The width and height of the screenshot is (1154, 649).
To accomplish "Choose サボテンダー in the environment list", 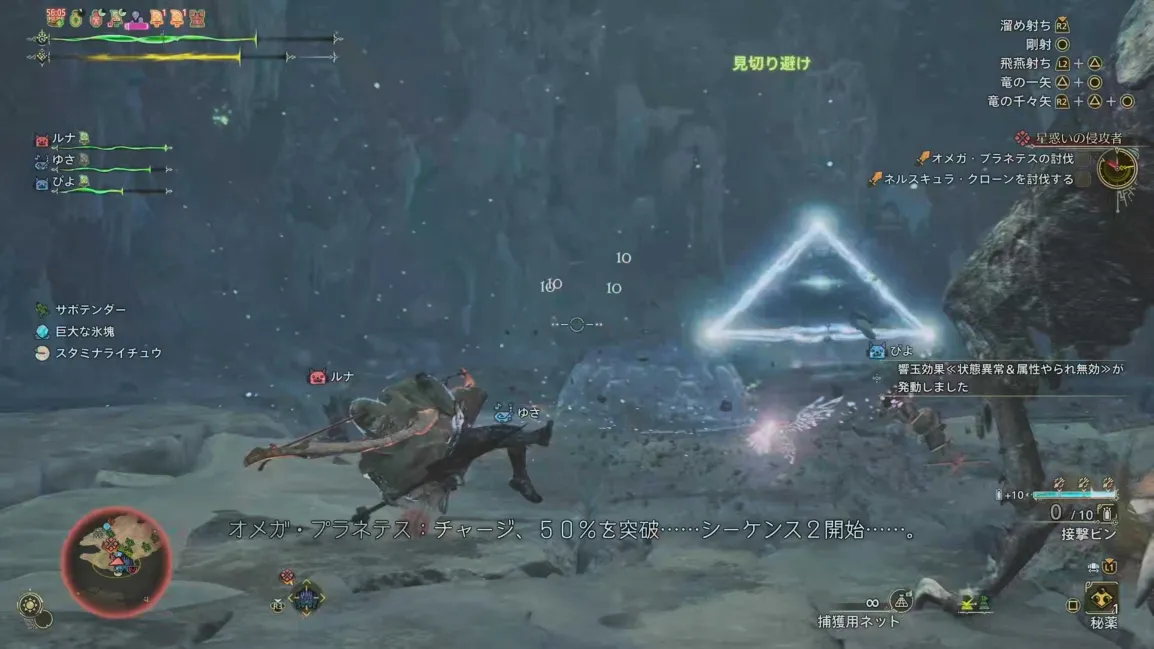I will (90, 310).
